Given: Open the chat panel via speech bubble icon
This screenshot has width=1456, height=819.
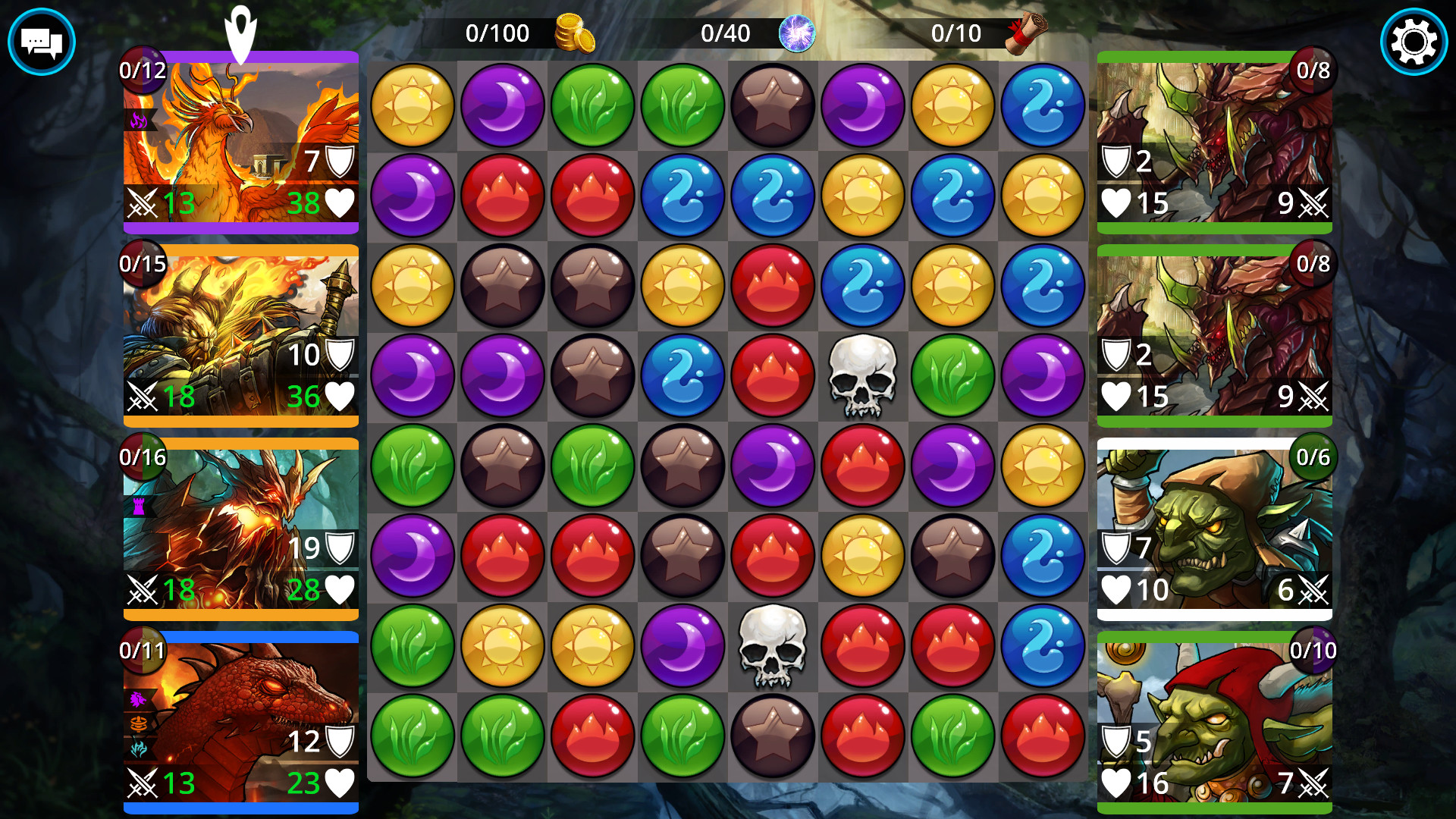Looking at the screenshot, I should 42,42.
